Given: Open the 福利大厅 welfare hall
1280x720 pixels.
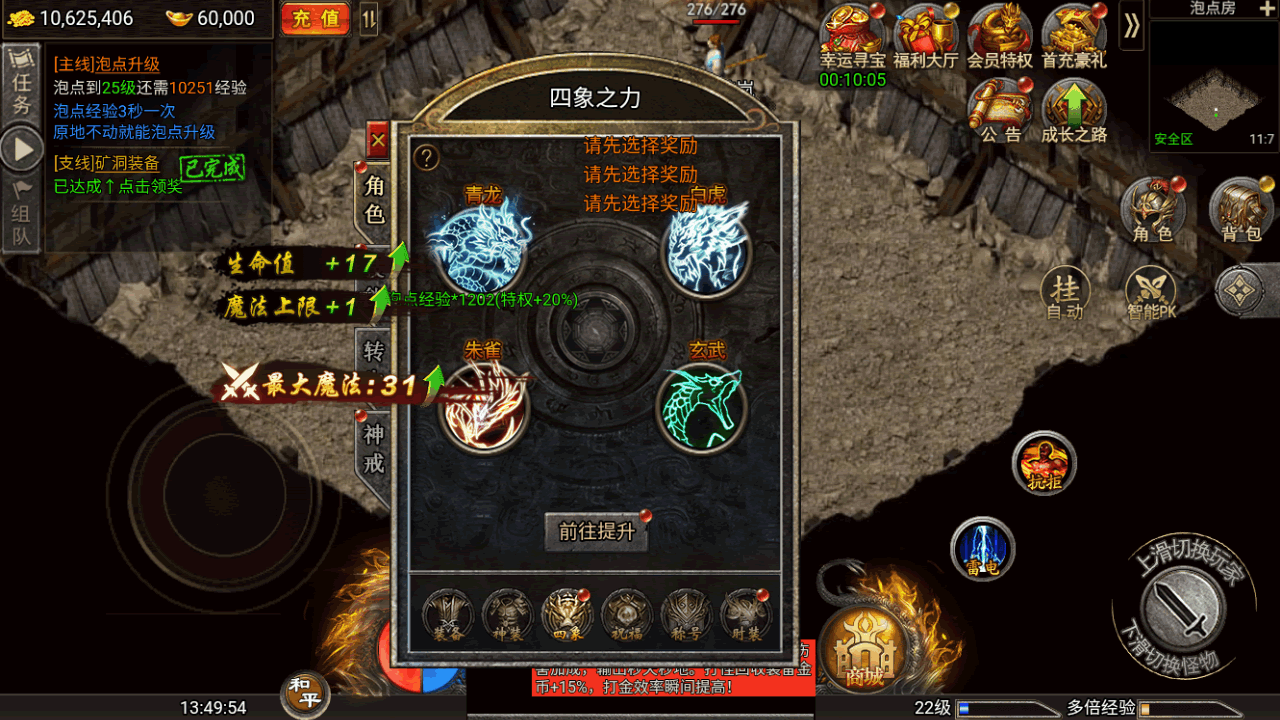Looking at the screenshot, I should coord(926,38).
